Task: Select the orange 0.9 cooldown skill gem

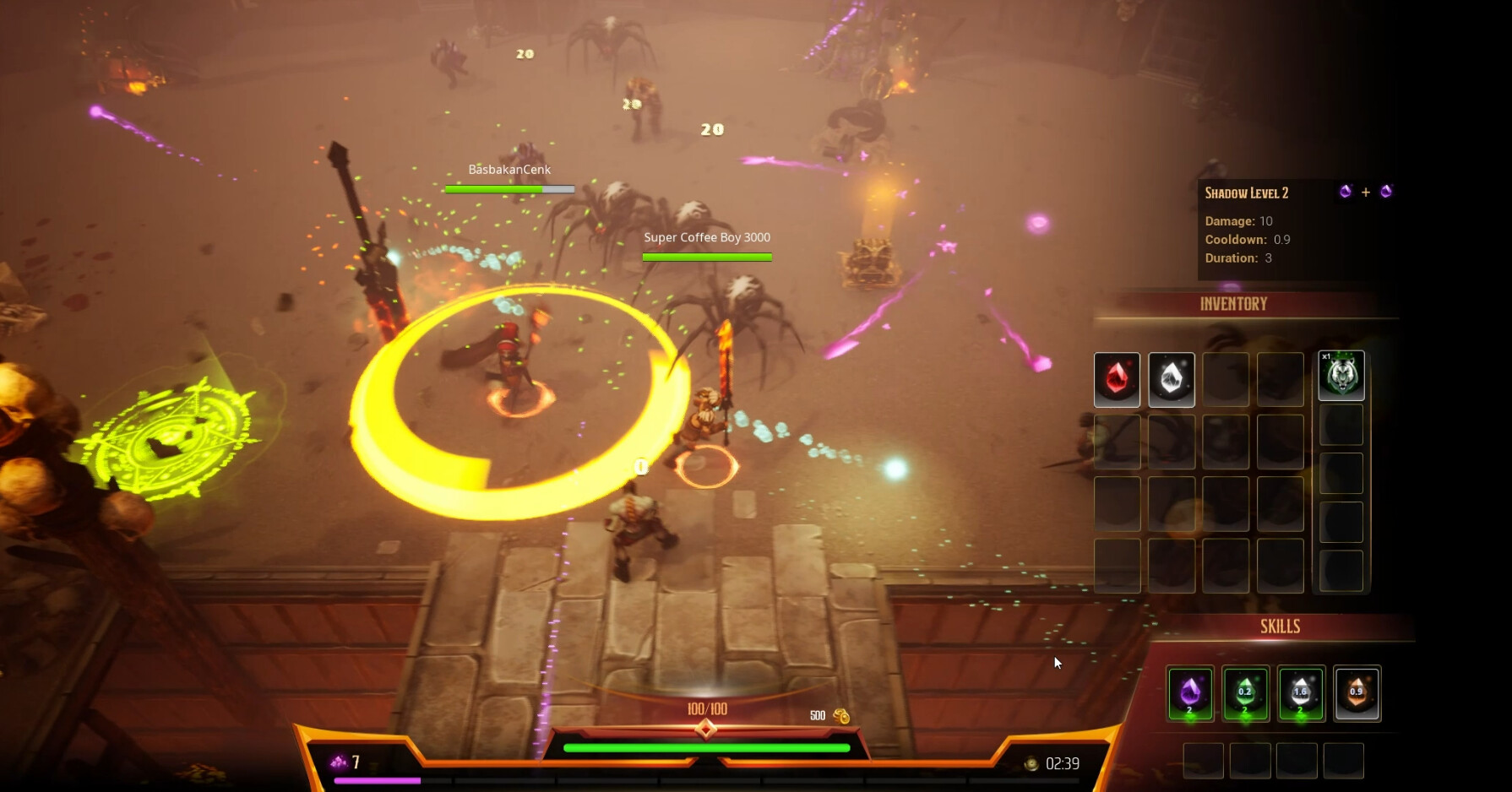Action: click(x=1357, y=692)
